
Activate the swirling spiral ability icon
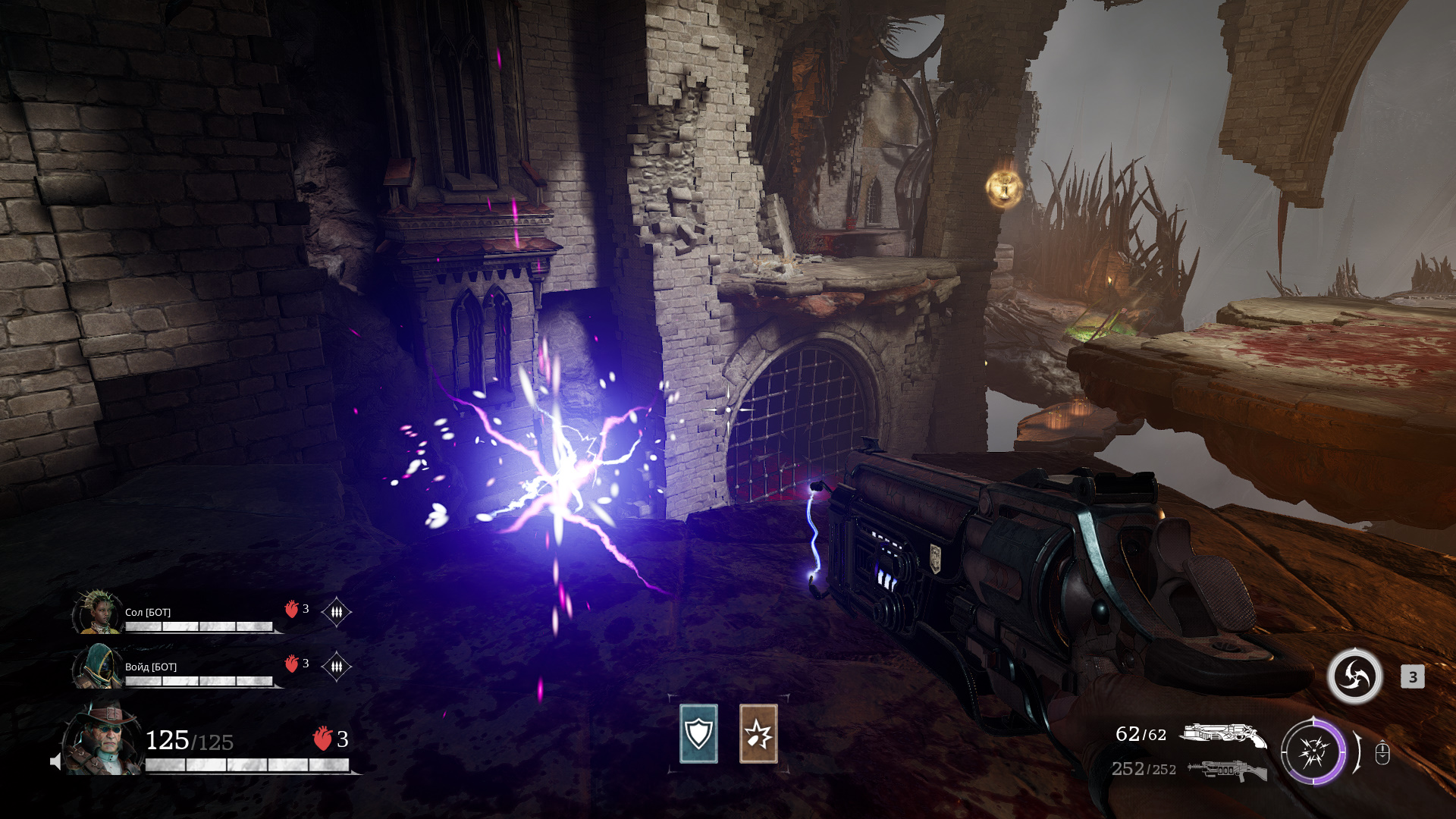1354,676
